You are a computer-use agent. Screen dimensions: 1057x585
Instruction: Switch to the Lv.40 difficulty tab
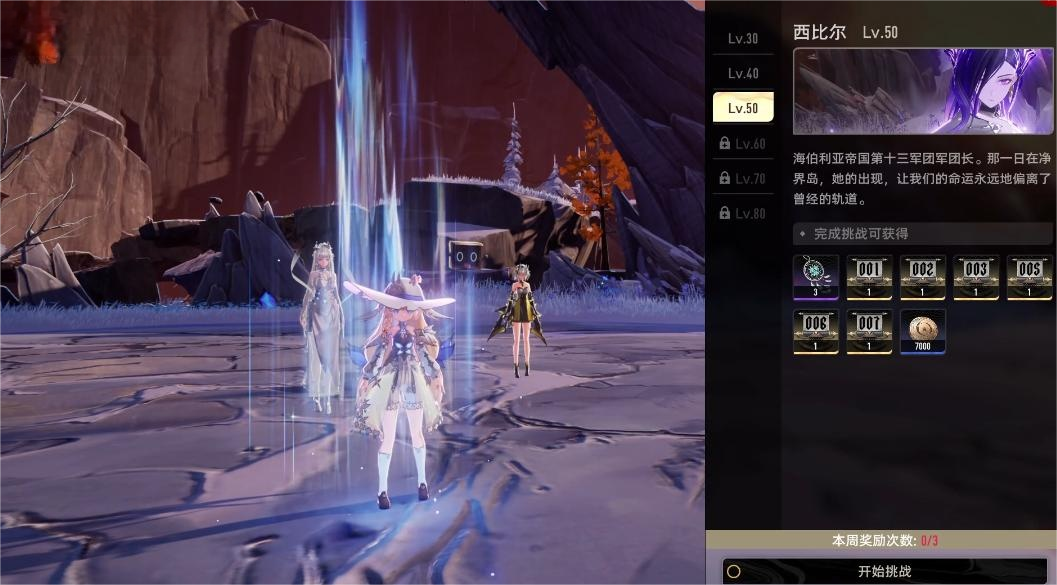[742, 74]
